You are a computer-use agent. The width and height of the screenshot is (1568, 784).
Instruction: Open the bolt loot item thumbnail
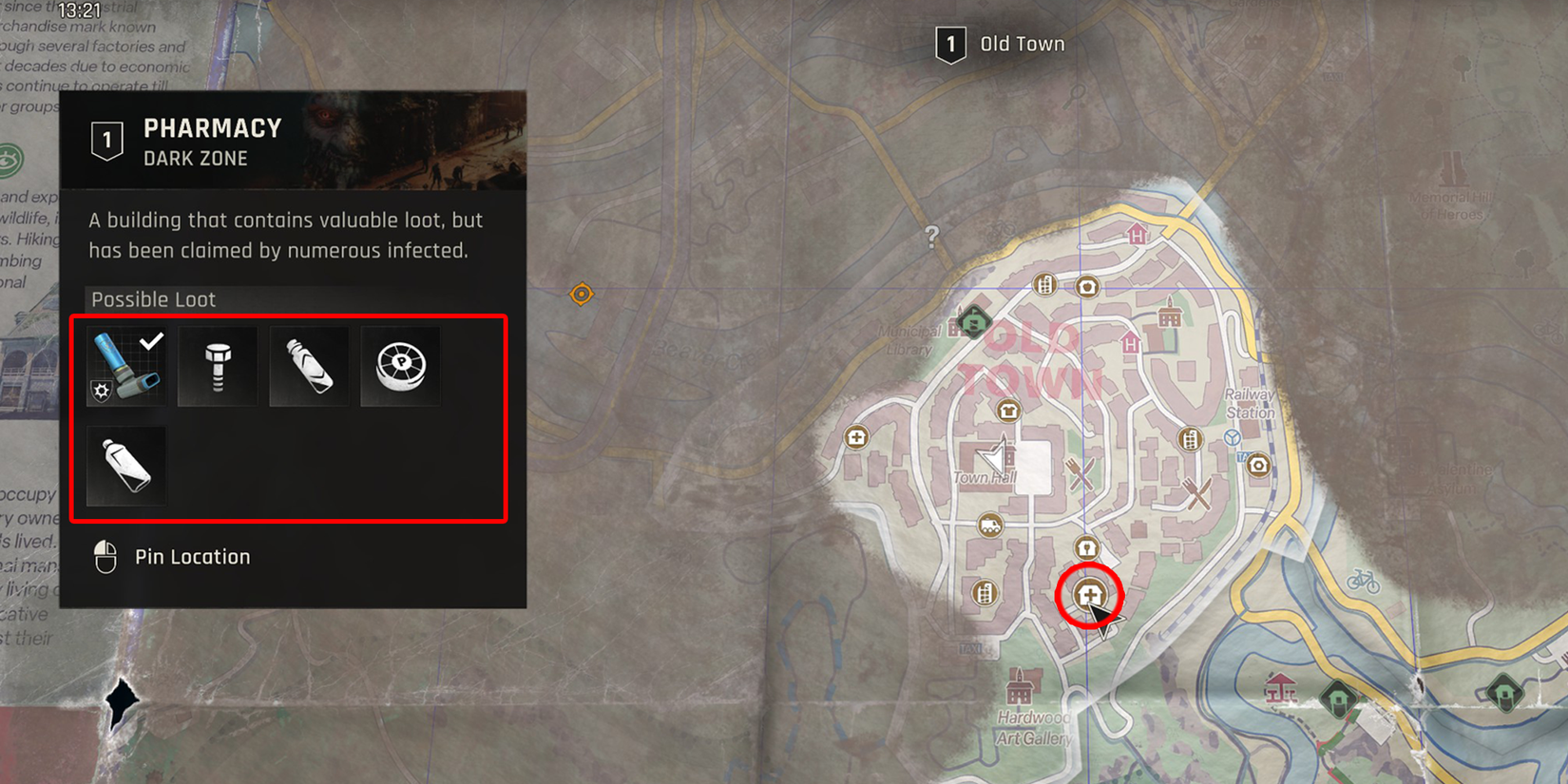tap(217, 366)
